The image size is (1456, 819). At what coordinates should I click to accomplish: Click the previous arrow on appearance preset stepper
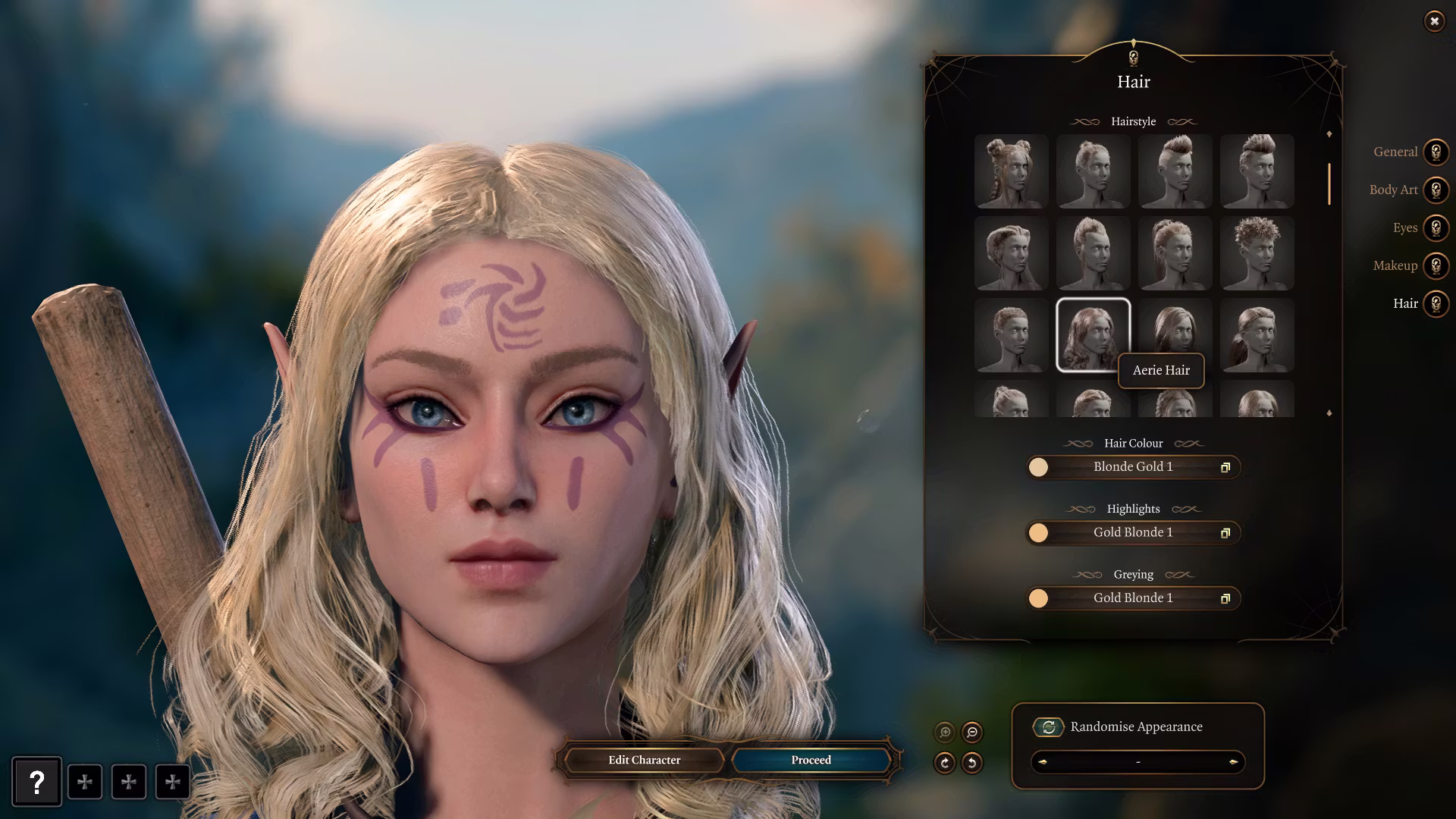tap(1043, 762)
